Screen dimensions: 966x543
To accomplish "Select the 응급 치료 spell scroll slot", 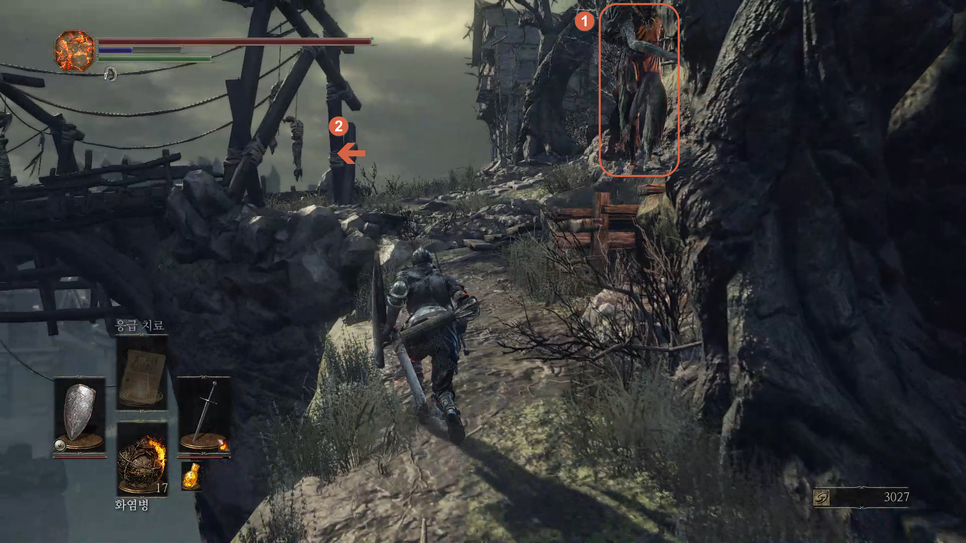I will click(x=141, y=373).
